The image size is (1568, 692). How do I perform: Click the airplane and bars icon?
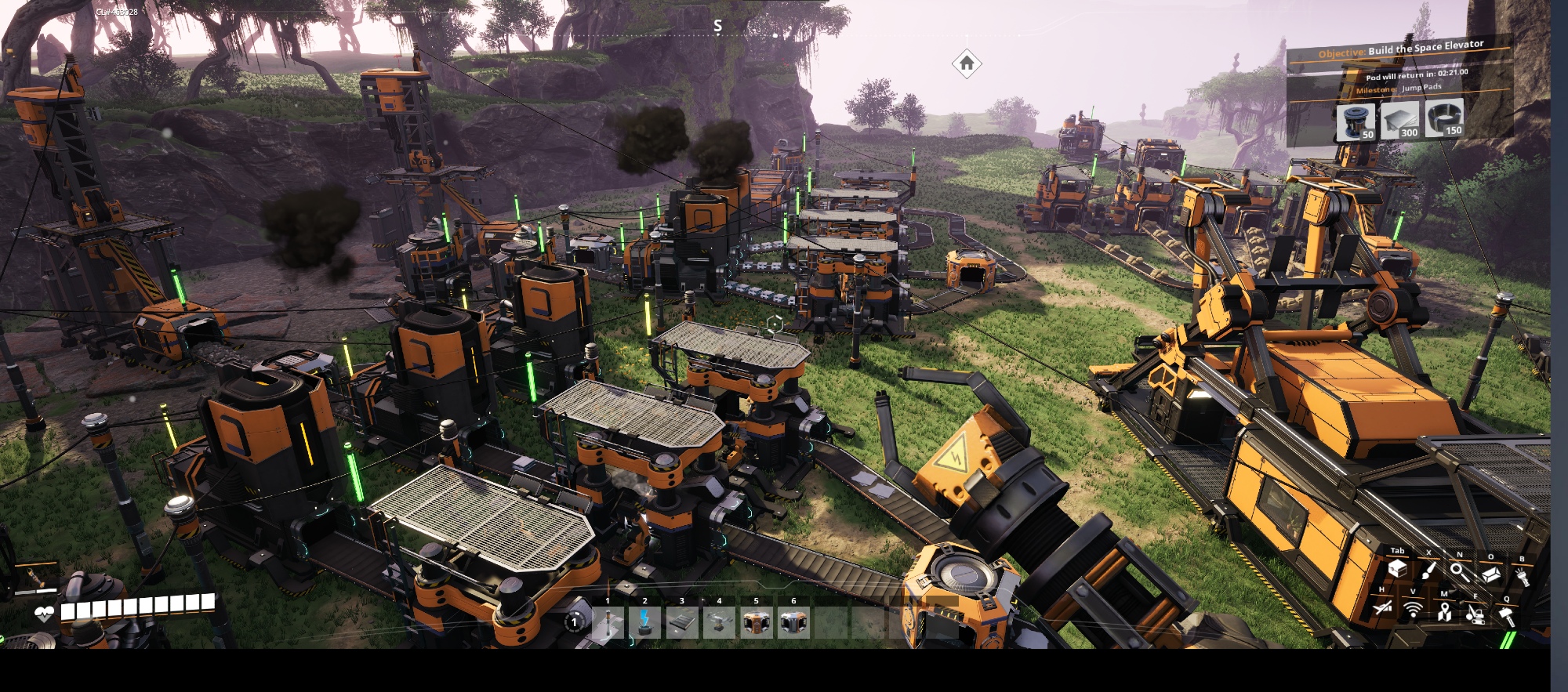pyautogui.click(x=1382, y=608)
